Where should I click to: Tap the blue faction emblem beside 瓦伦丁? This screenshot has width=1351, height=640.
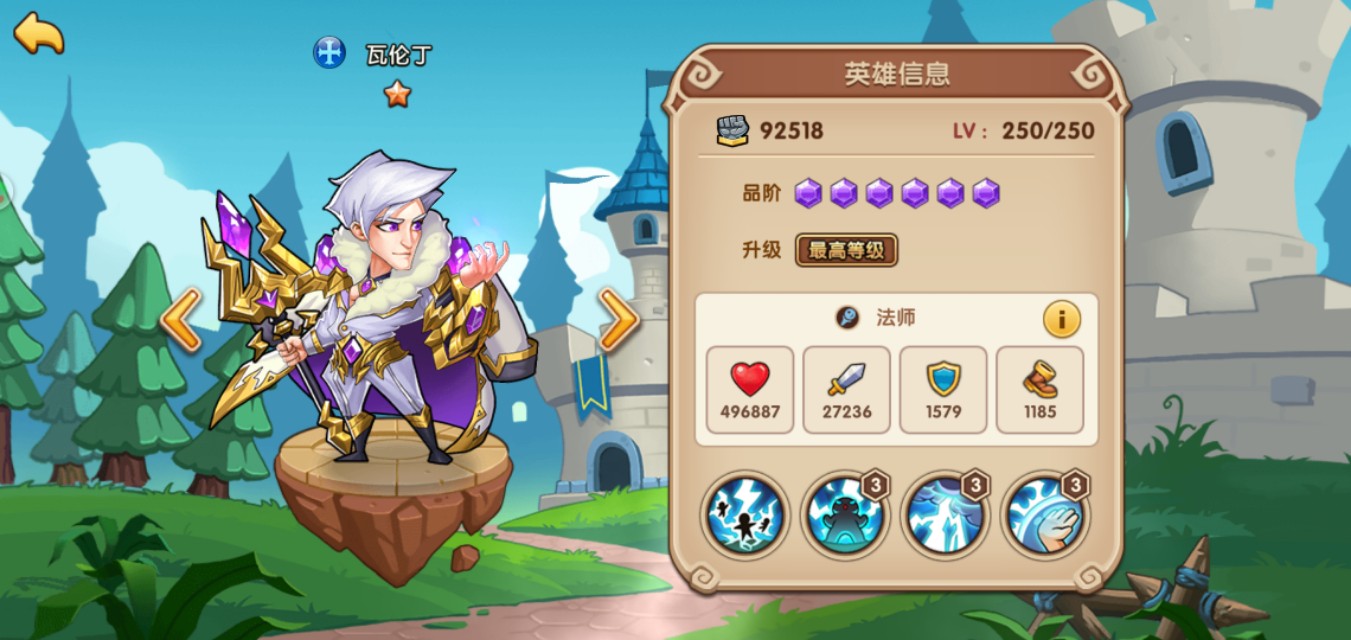point(329,52)
